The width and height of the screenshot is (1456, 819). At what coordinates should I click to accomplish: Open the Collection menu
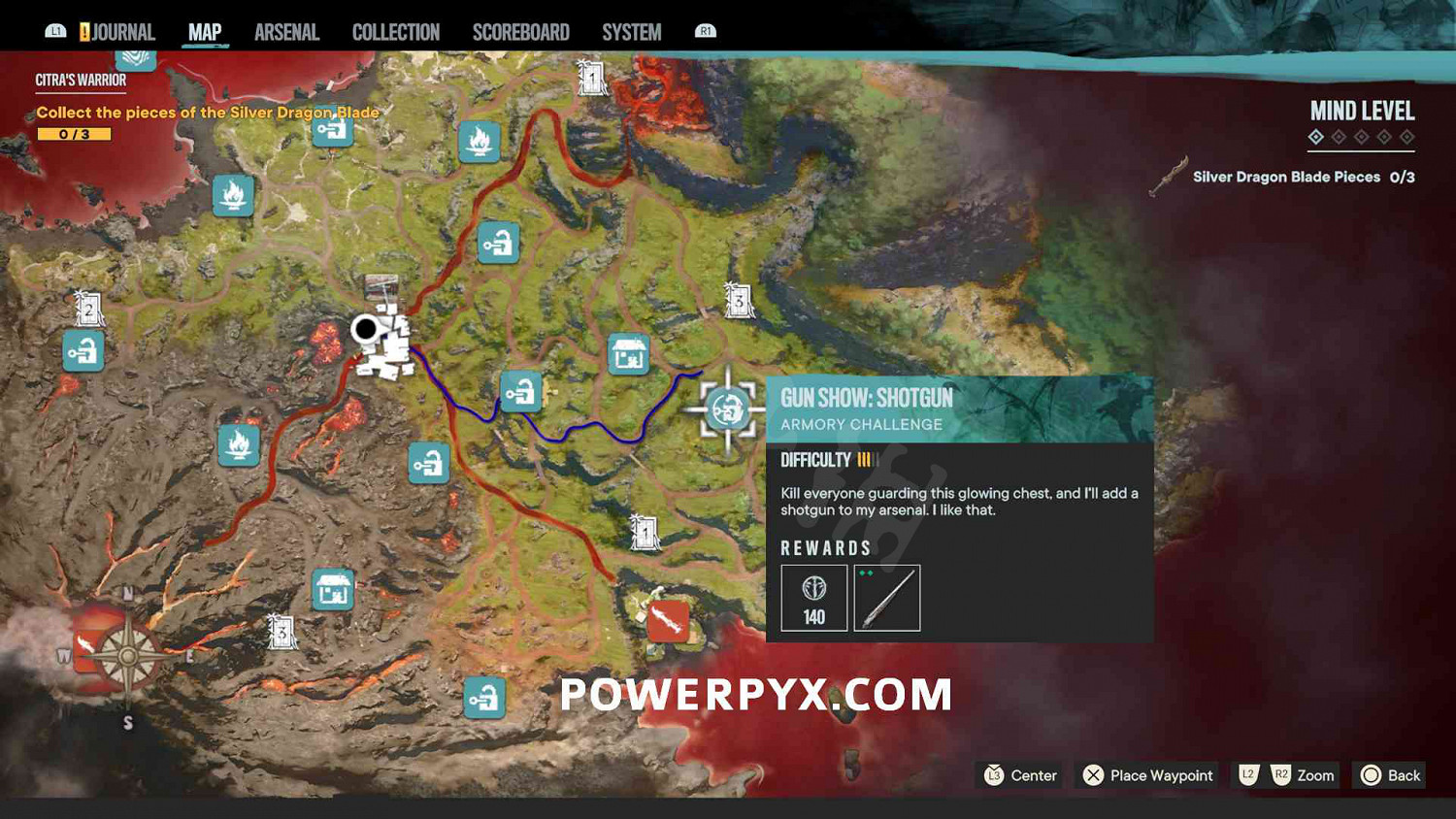click(x=394, y=30)
